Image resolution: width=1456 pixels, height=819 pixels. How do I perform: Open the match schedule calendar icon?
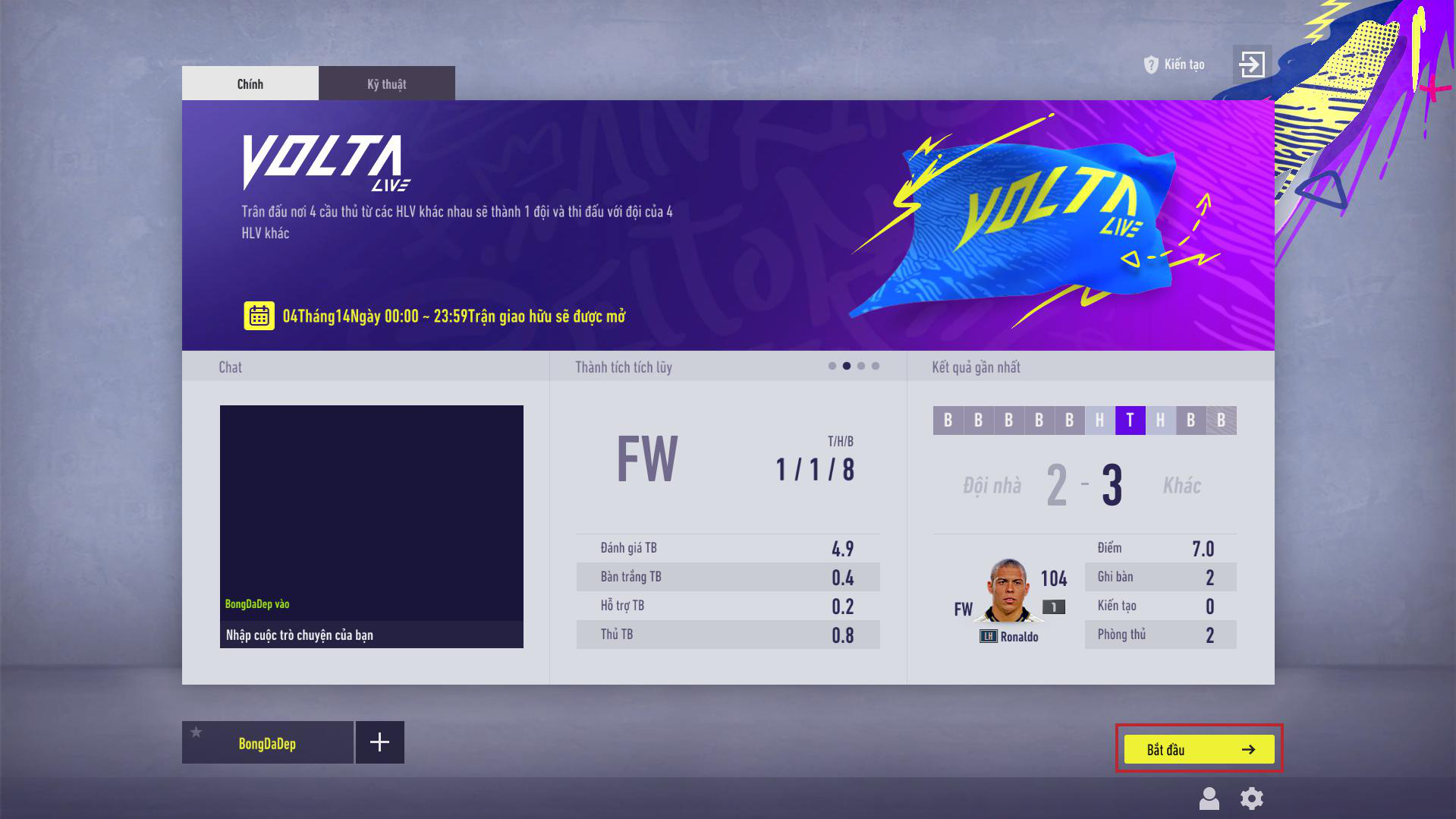tap(259, 316)
